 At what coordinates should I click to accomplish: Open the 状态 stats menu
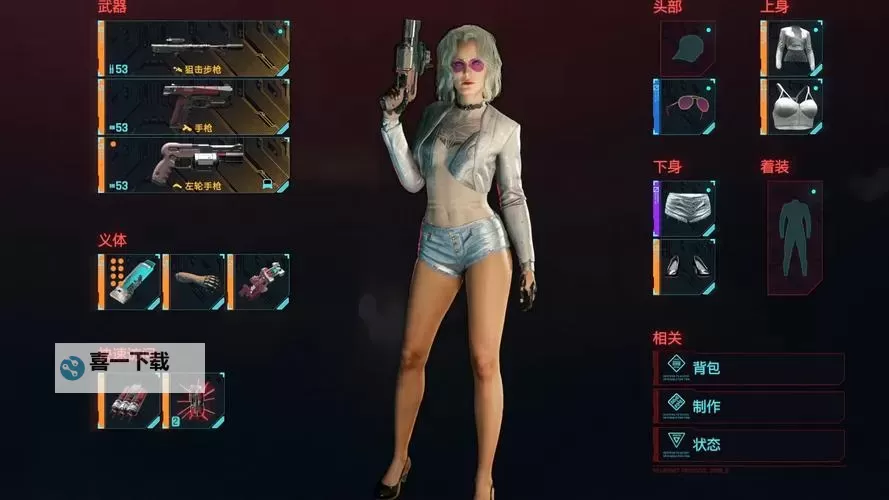[749, 444]
